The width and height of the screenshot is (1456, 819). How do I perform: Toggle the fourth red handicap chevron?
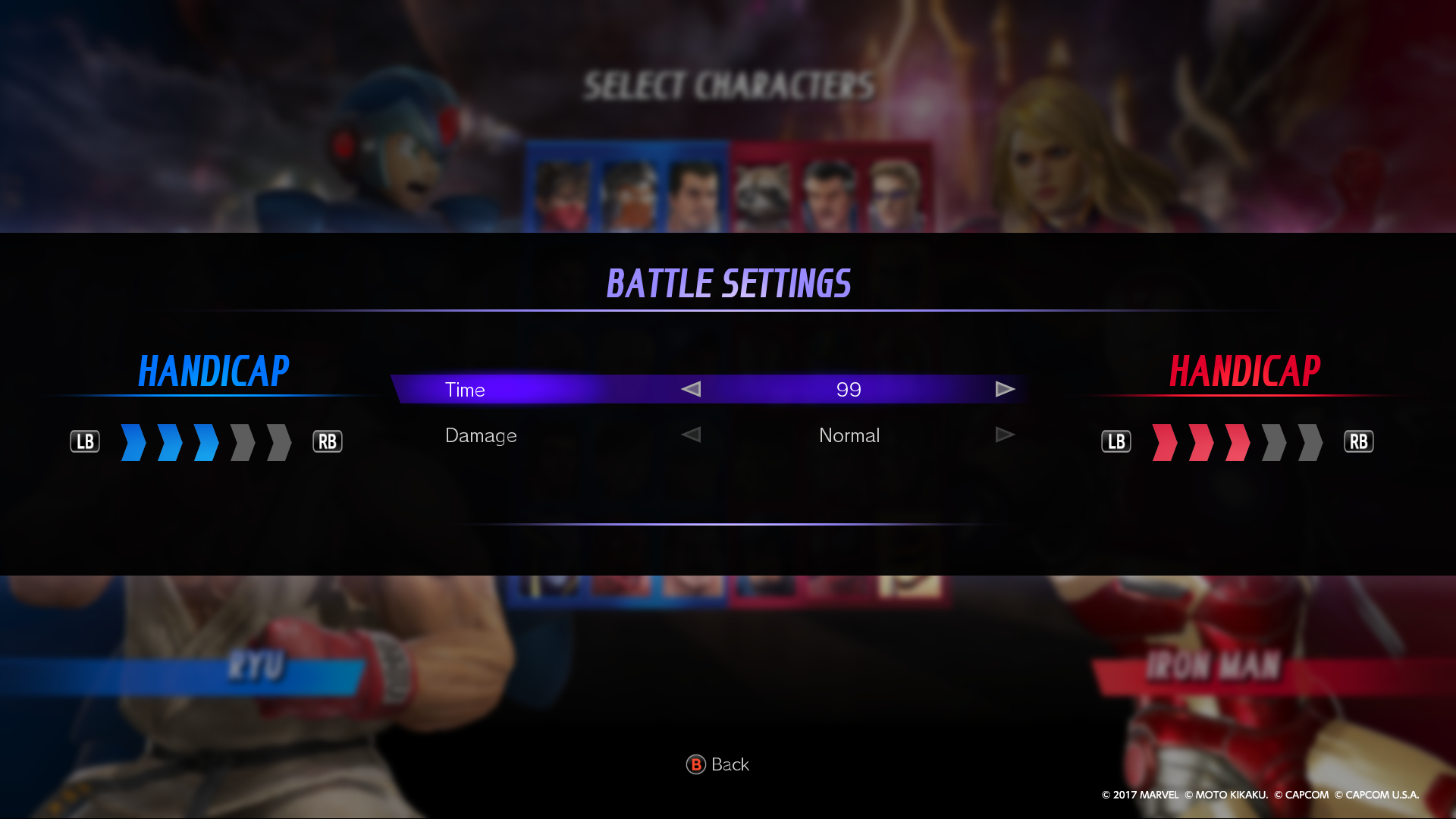1276,442
